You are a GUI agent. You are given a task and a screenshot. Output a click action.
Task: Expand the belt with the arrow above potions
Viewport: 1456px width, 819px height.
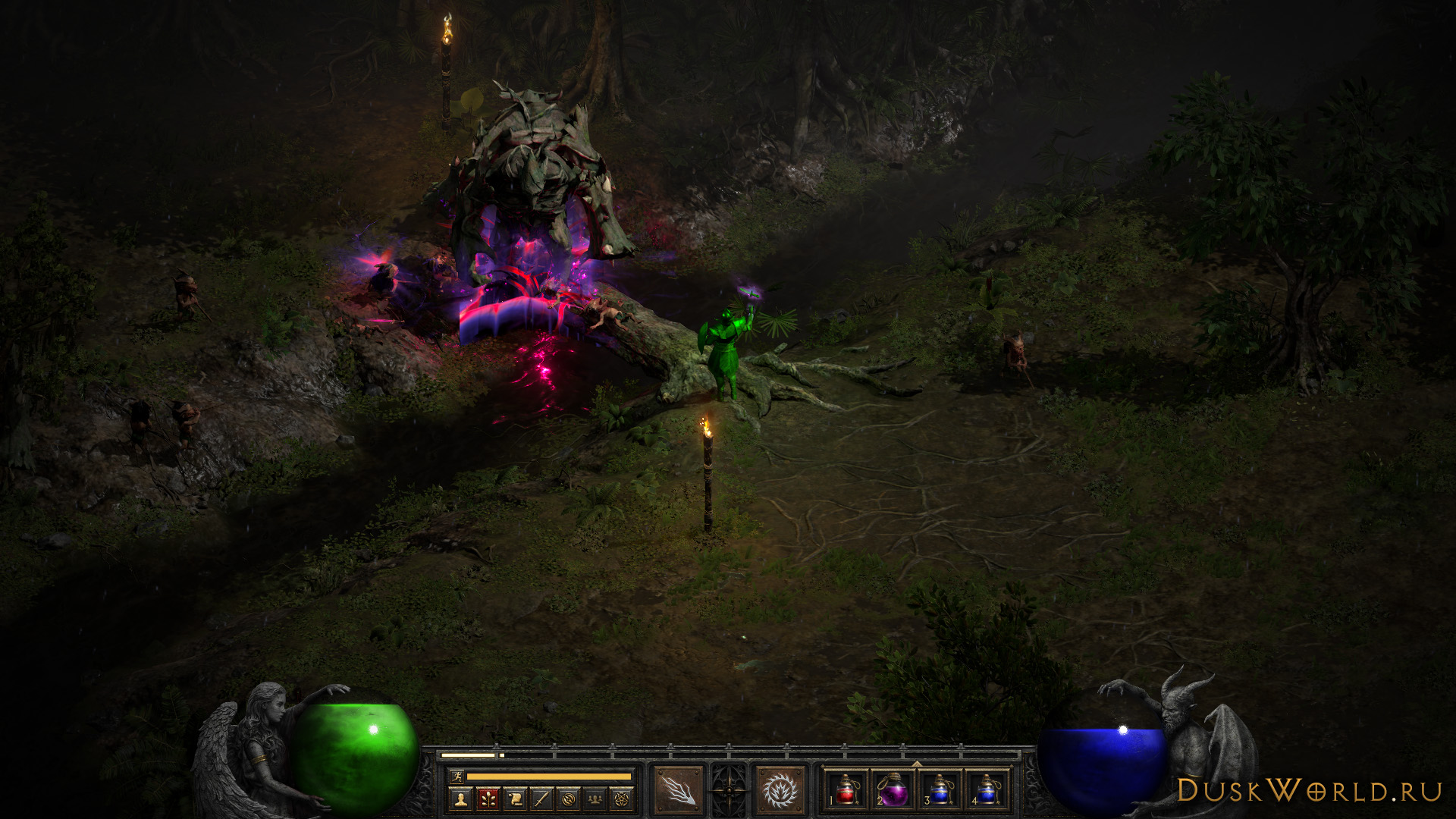916,764
